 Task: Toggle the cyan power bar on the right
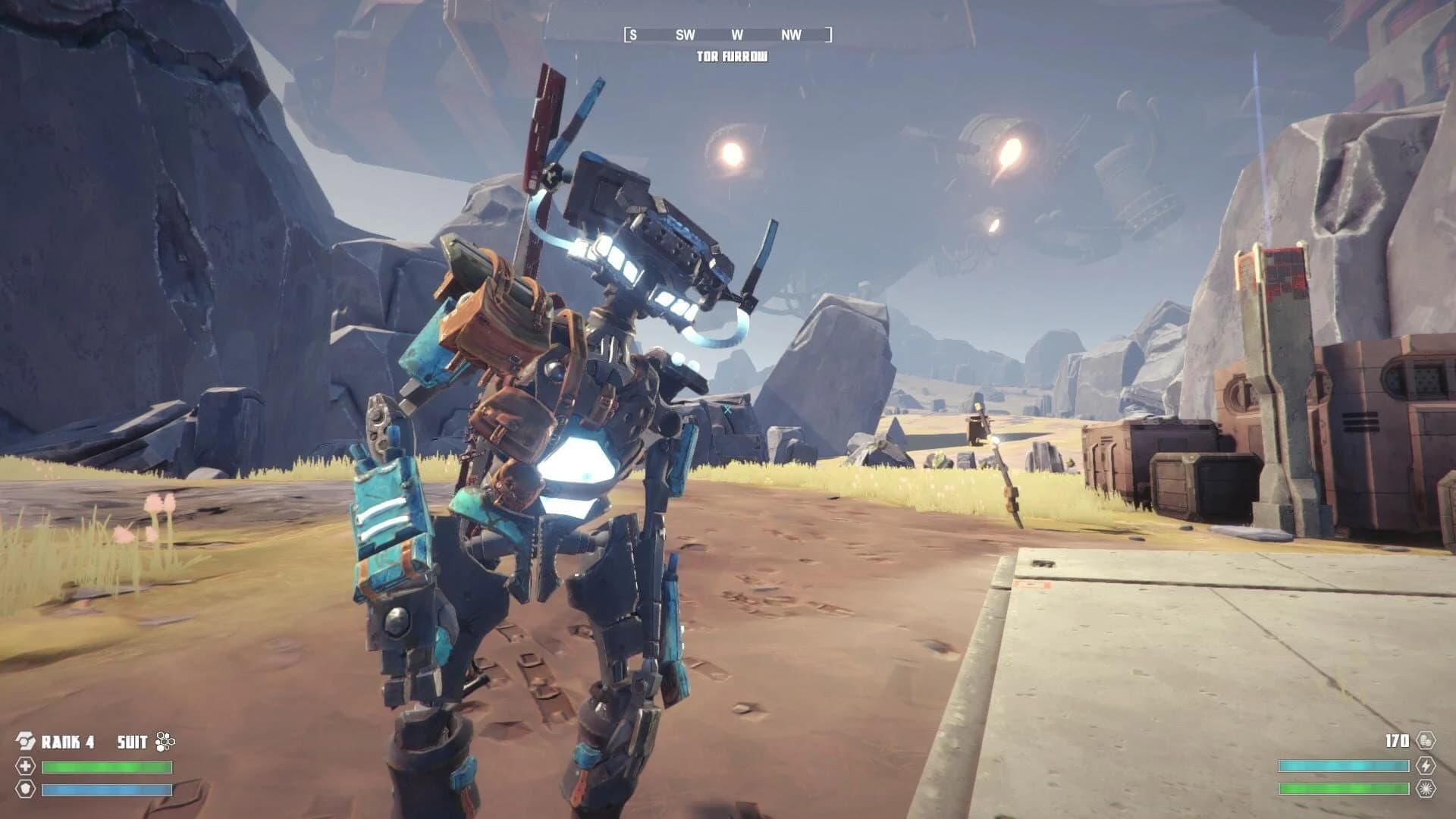[x=1343, y=764]
